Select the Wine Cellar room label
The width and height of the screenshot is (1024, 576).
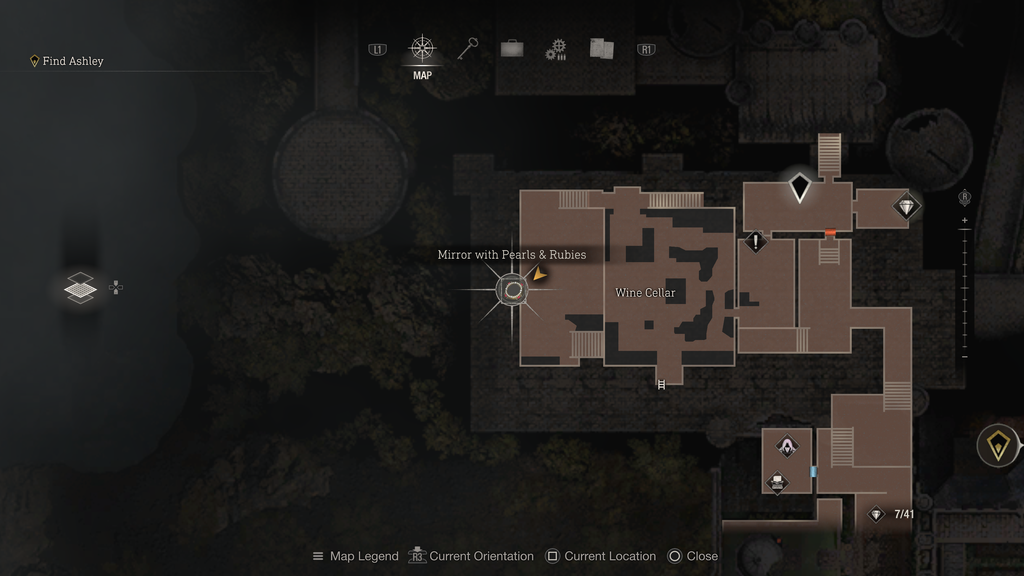[645, 293]
